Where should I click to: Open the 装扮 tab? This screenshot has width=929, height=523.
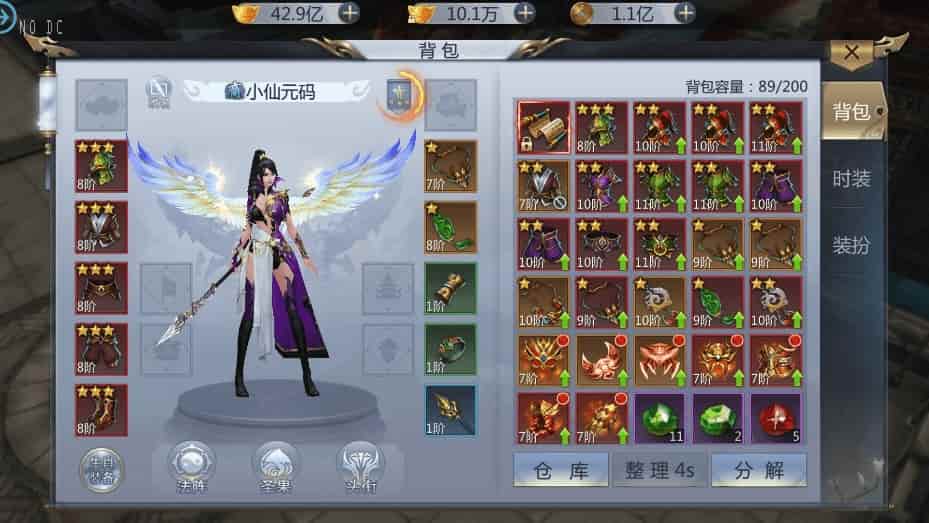[x=851, y=245]
